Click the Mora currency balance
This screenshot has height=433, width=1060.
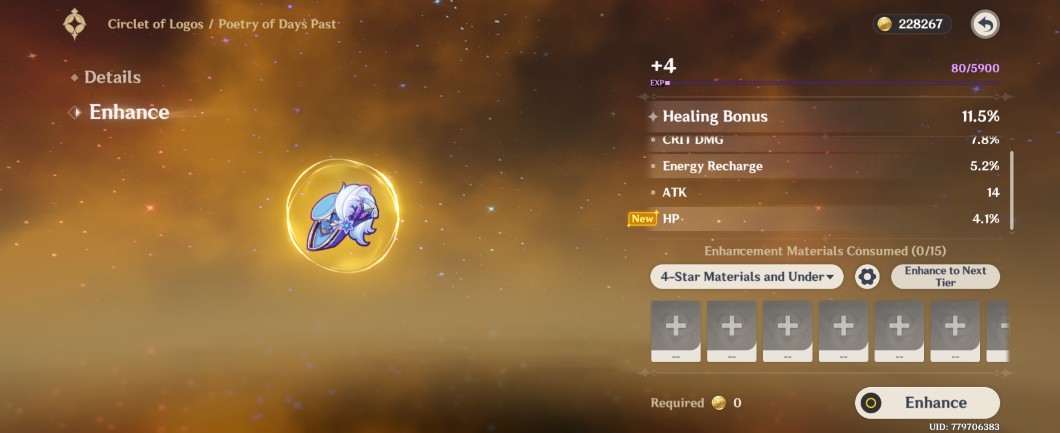point(911,24)
